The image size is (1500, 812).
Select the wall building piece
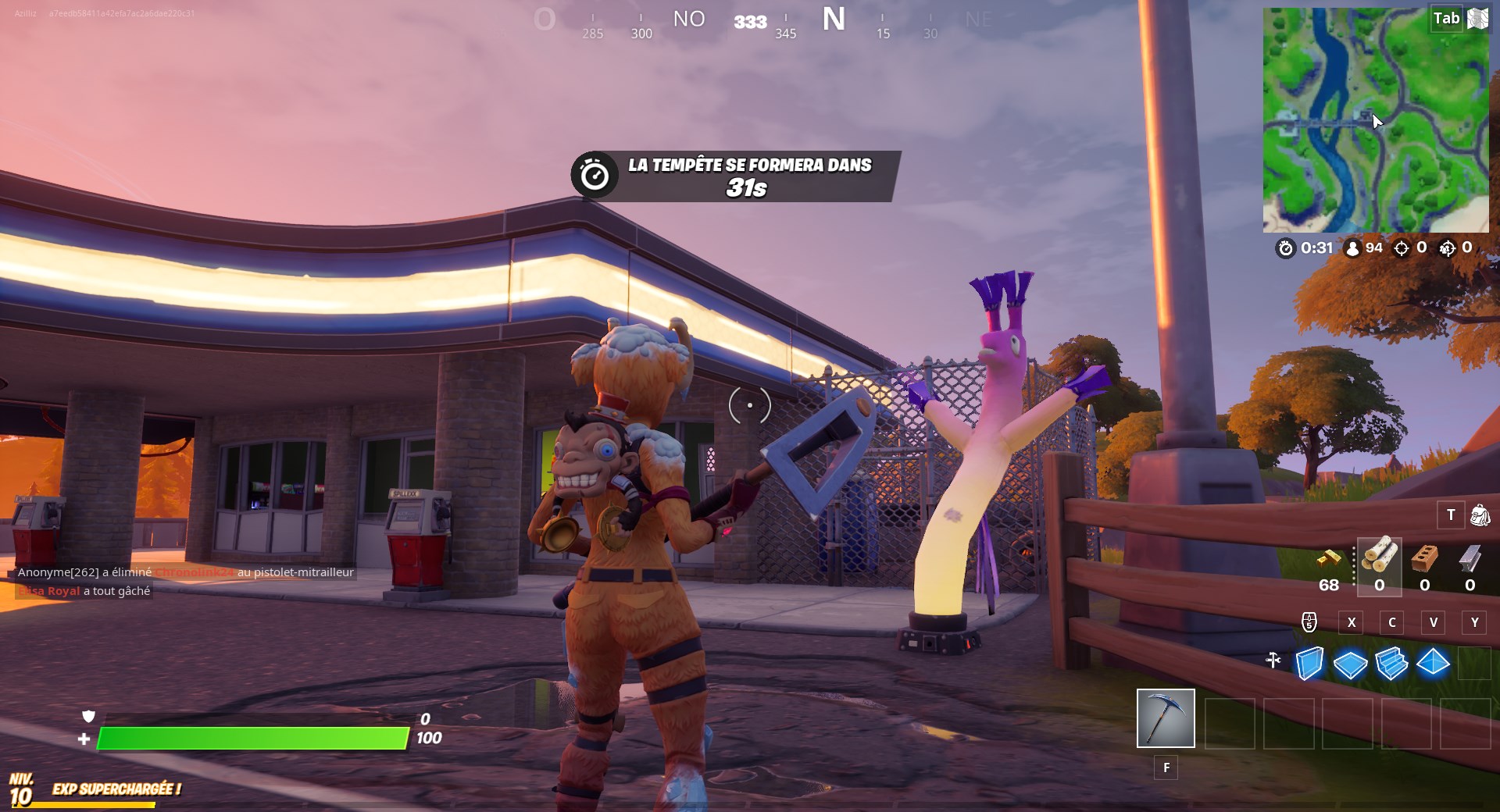pos(1311,663)
